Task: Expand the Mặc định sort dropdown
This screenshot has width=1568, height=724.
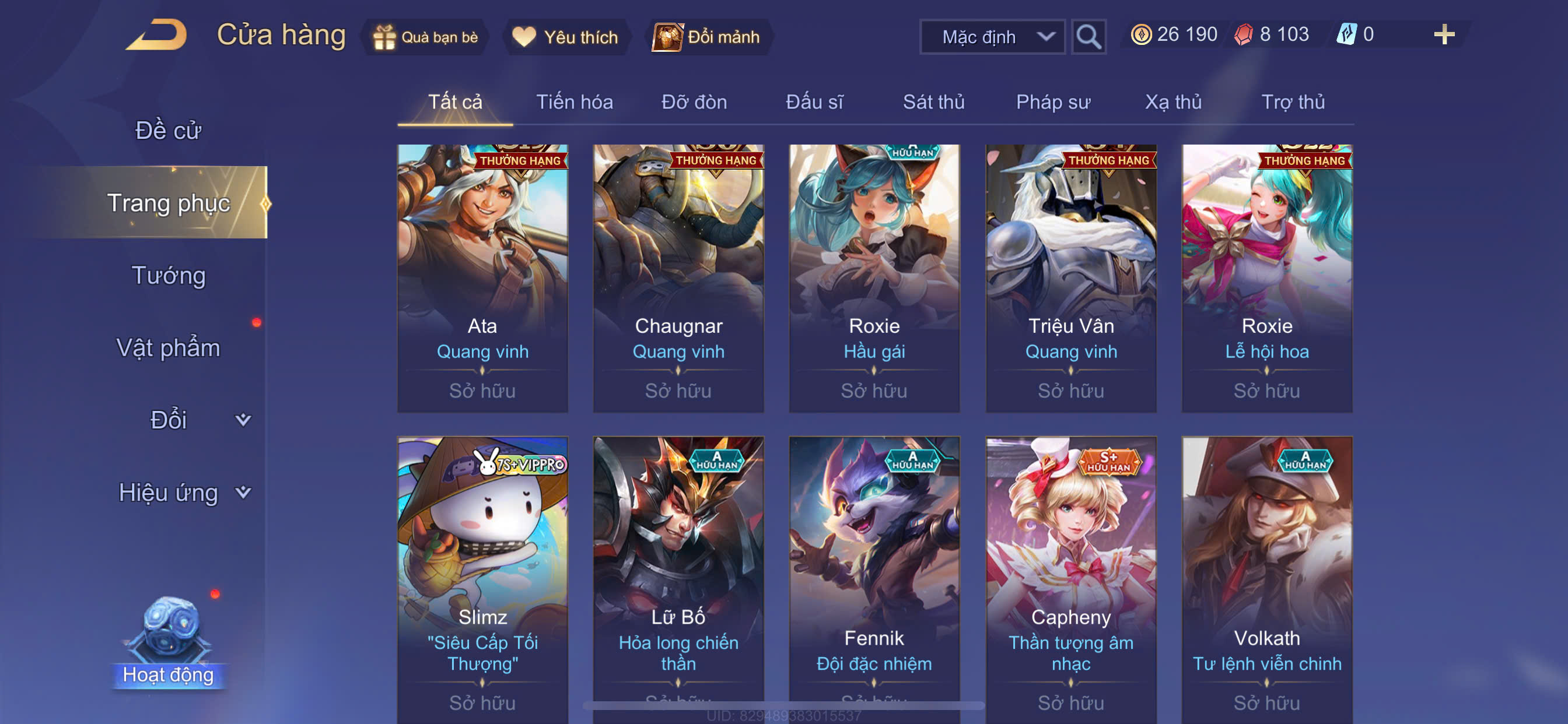Action: [992, 37]
